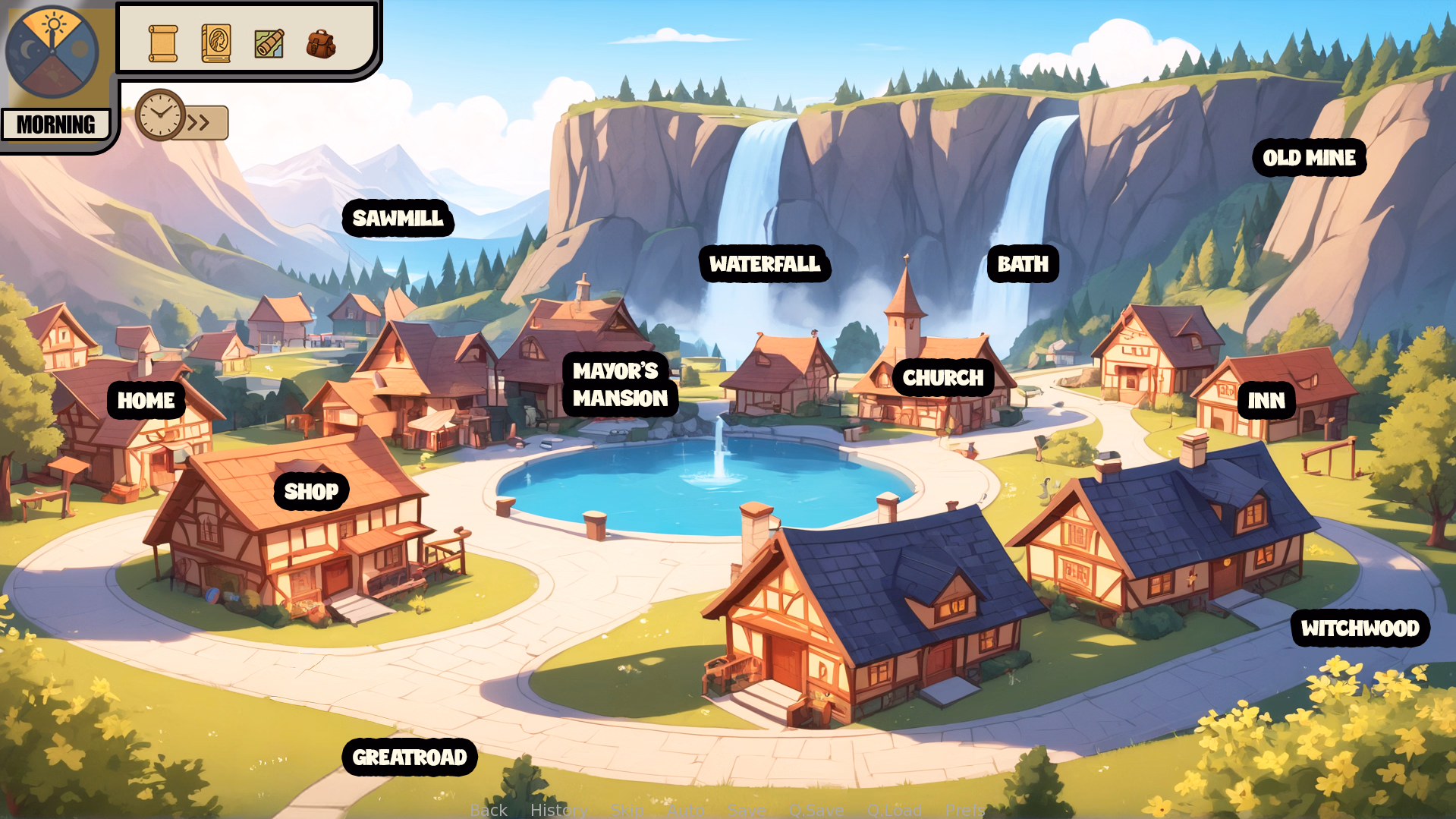Travel to Witchwood

(1360, 628)
